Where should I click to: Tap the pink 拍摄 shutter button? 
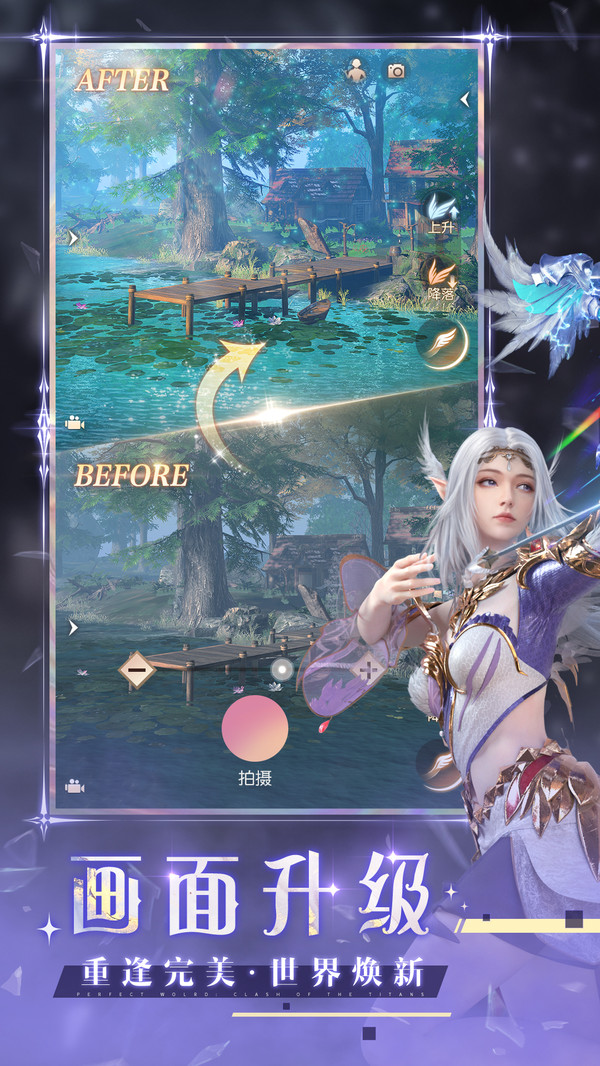[255, 728]
